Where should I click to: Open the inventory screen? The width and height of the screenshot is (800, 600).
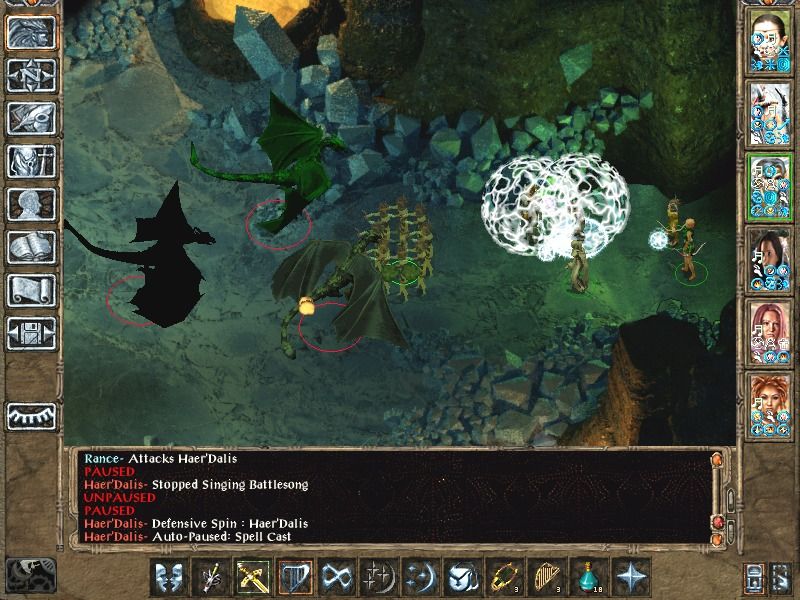(31, 161)
